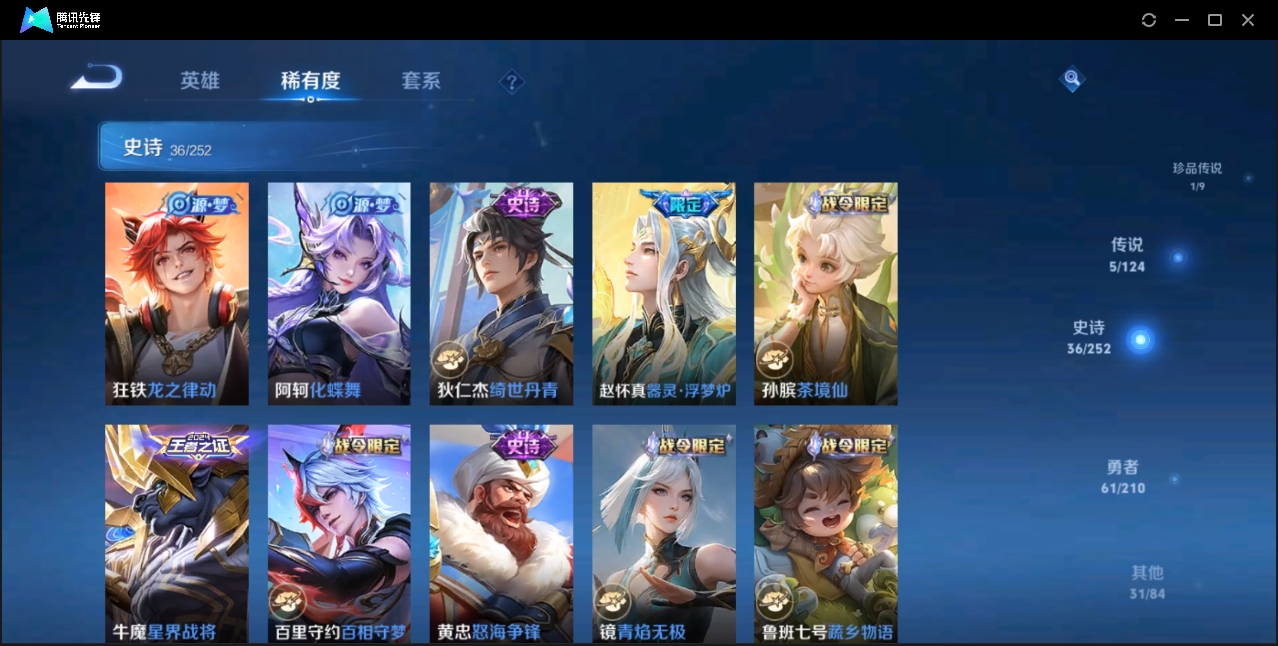This screenshot has height=646, width=1278.
Task: Select the 孙膑 茶境仙 skin card
Action: (825, 293)
